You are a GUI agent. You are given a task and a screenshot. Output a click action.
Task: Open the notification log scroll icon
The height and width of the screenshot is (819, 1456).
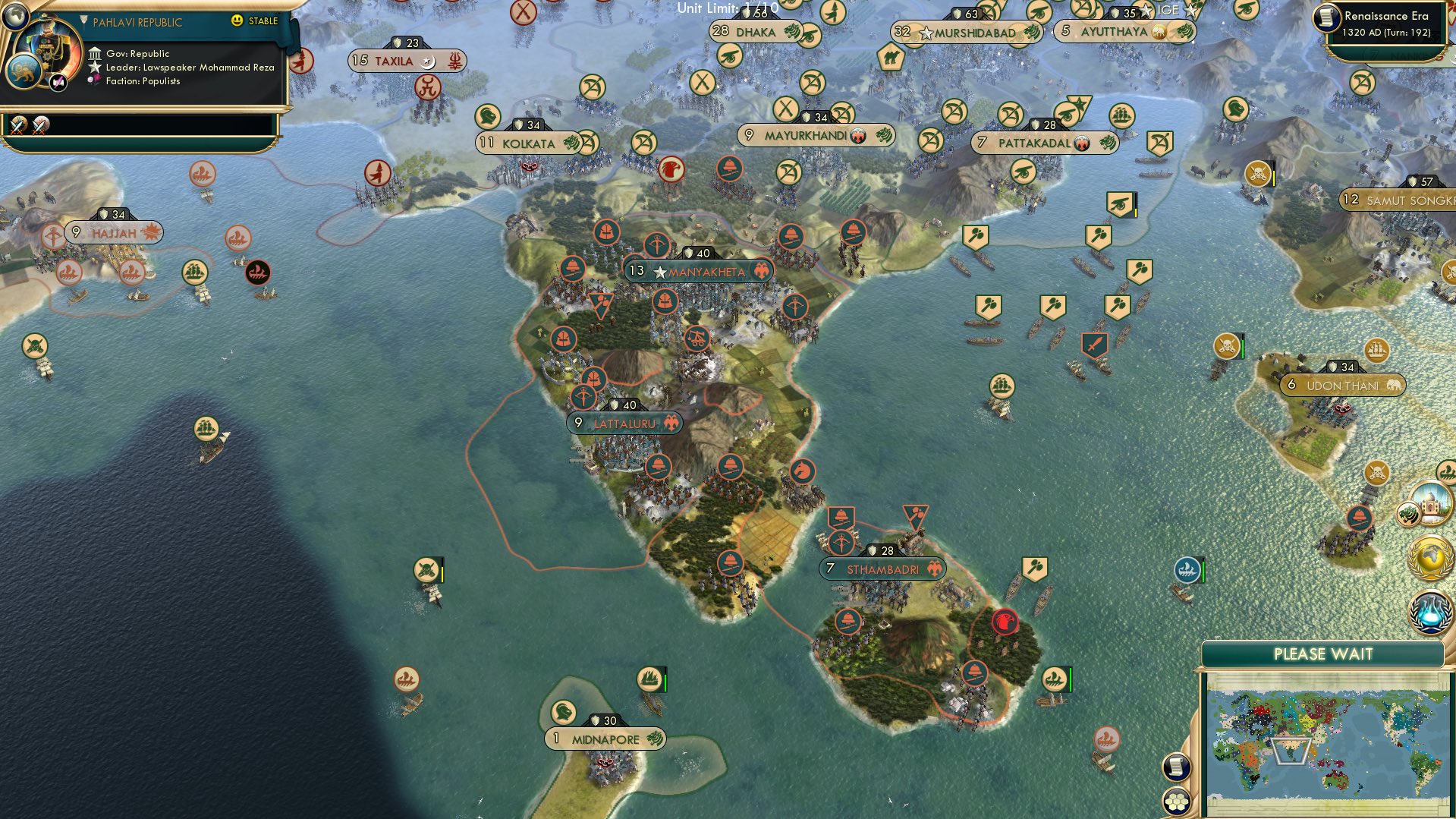[1176, 767]
